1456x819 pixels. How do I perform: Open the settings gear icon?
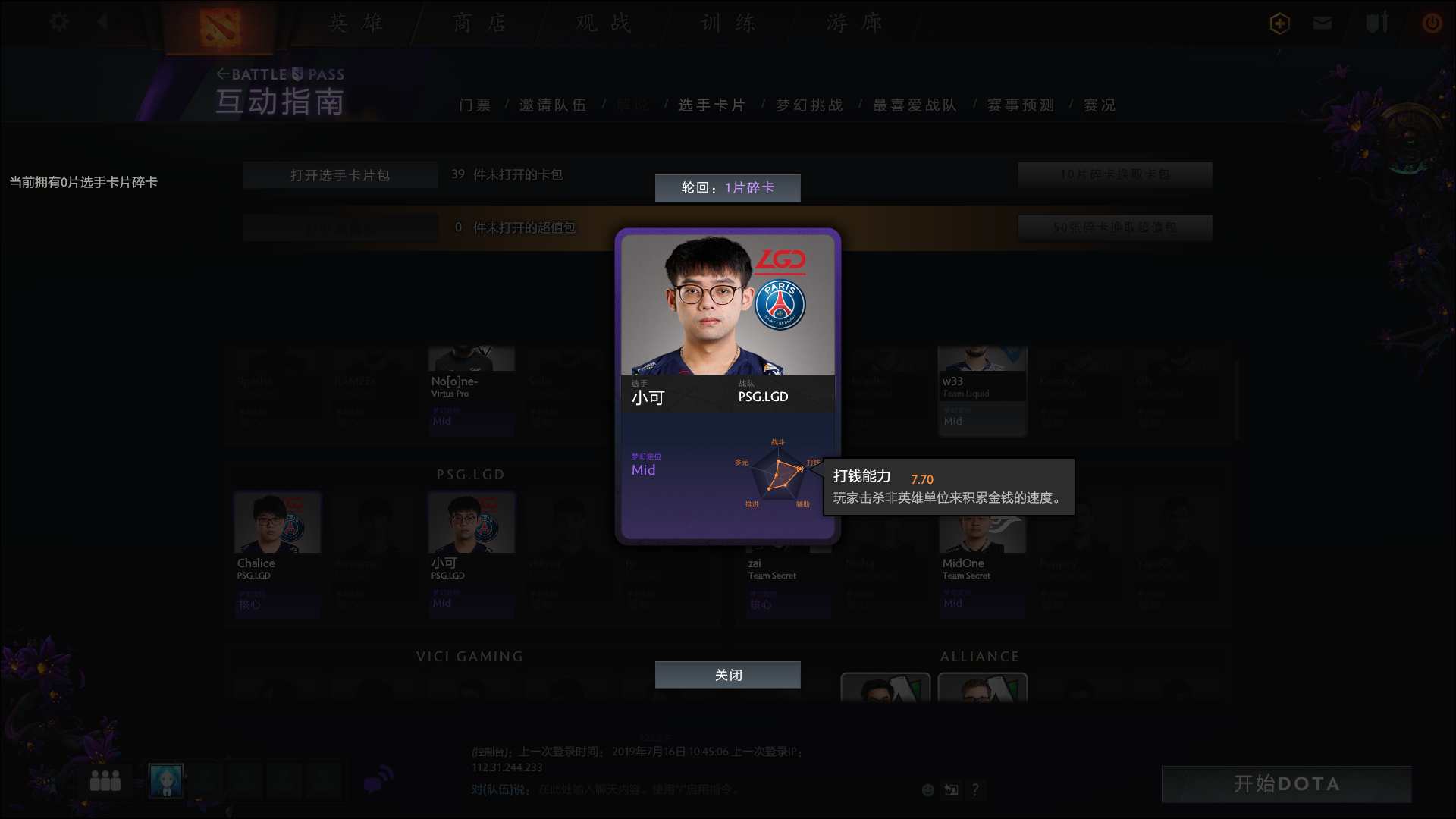pyautogui.click(x=59, y=22)
